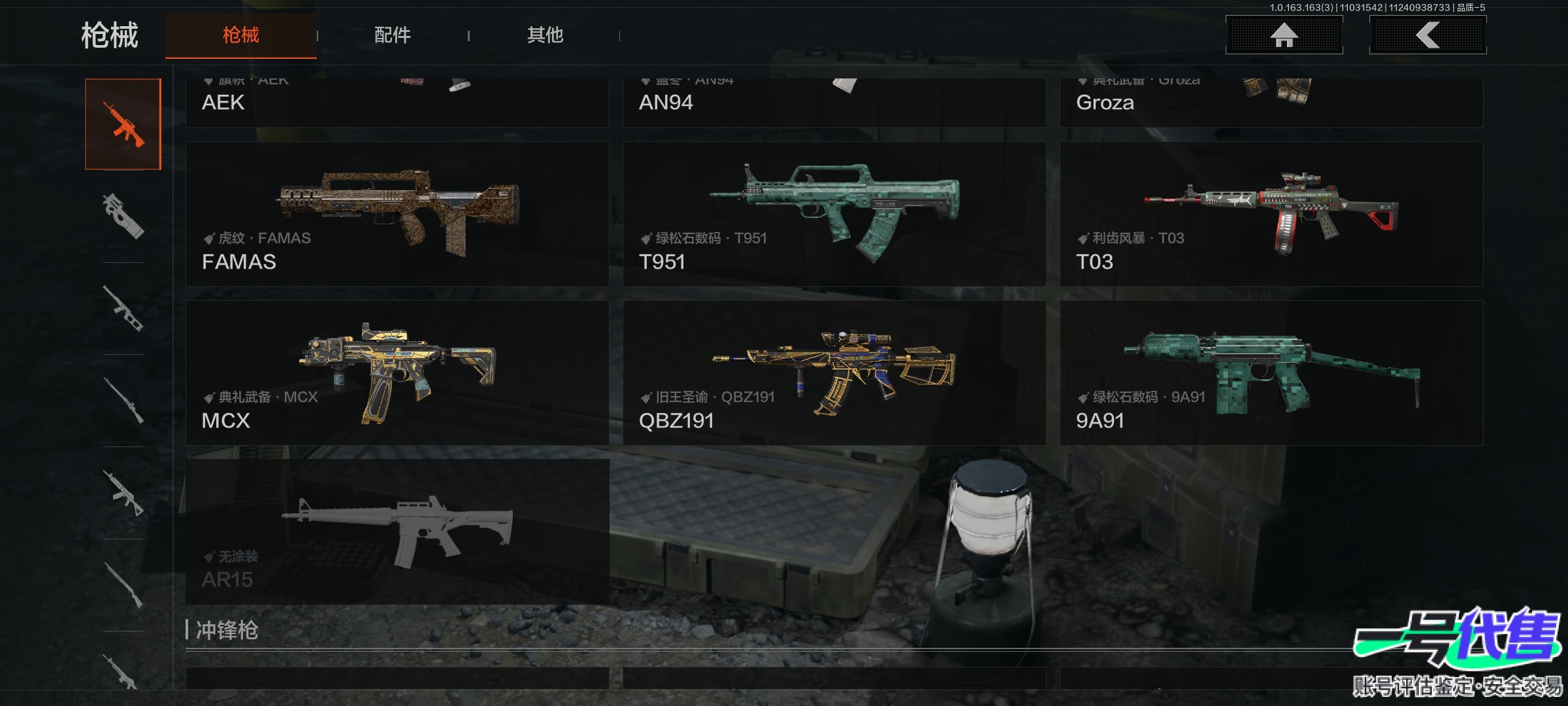Select the T951 turquoise digital skin card

click(834, 214)
